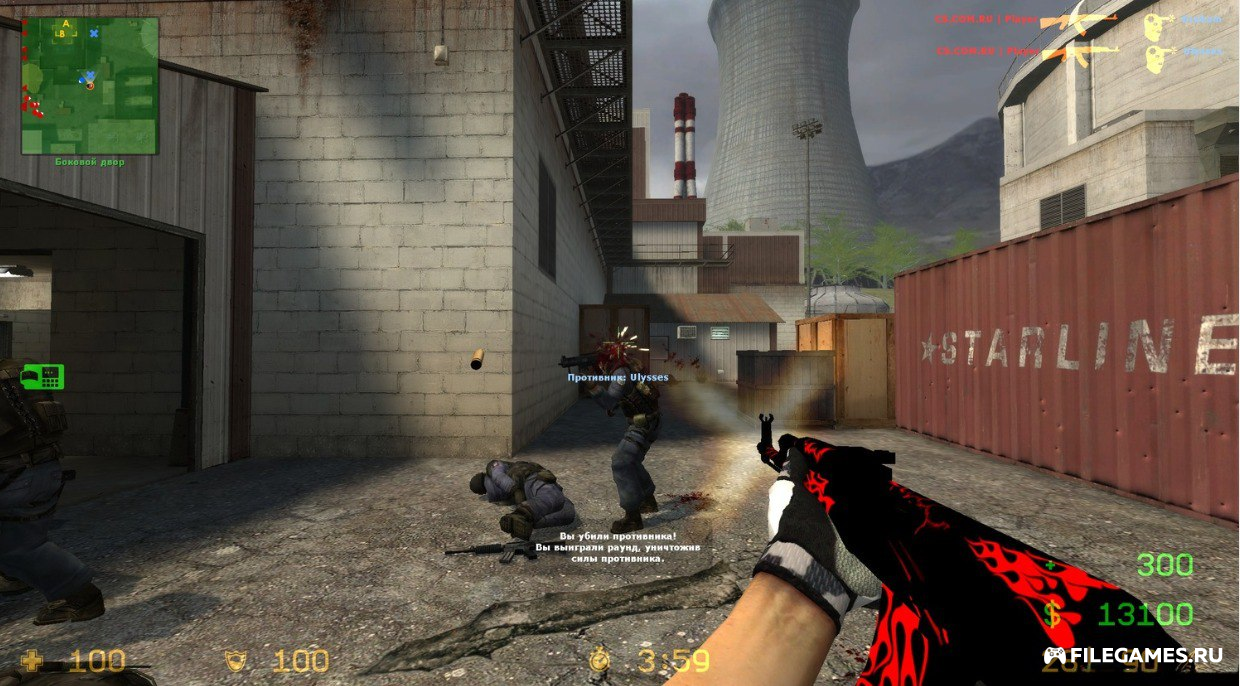Click the round timer clock icon
The image size is (1240, 686).
(x=599, y=660)
